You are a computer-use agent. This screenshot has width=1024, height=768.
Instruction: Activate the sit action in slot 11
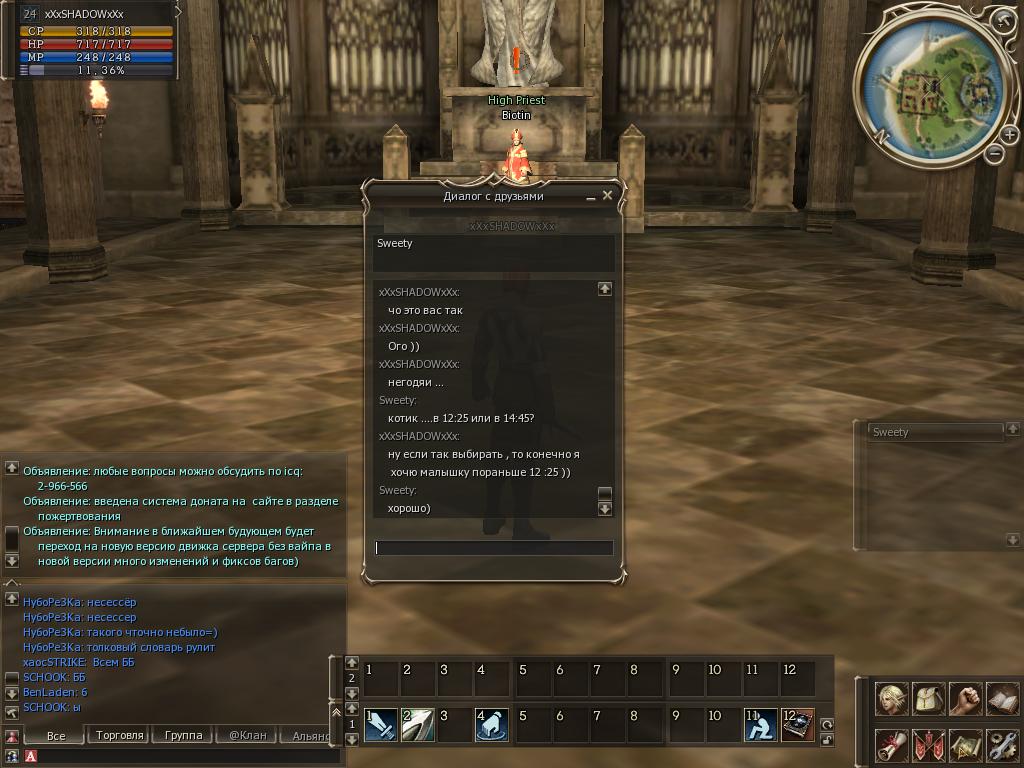click(760, 724)
